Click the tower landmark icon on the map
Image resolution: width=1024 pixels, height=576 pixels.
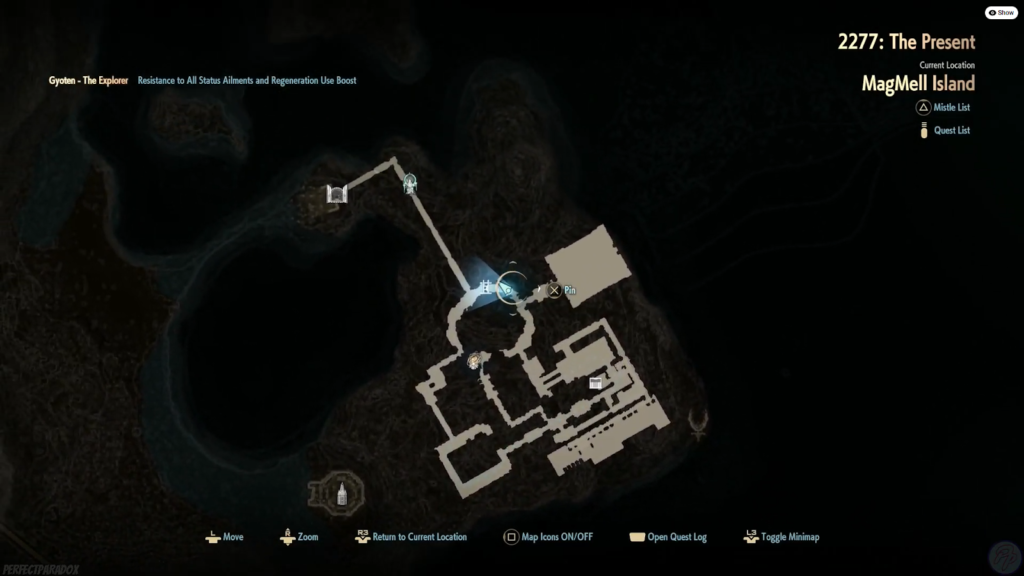[341, 493]
